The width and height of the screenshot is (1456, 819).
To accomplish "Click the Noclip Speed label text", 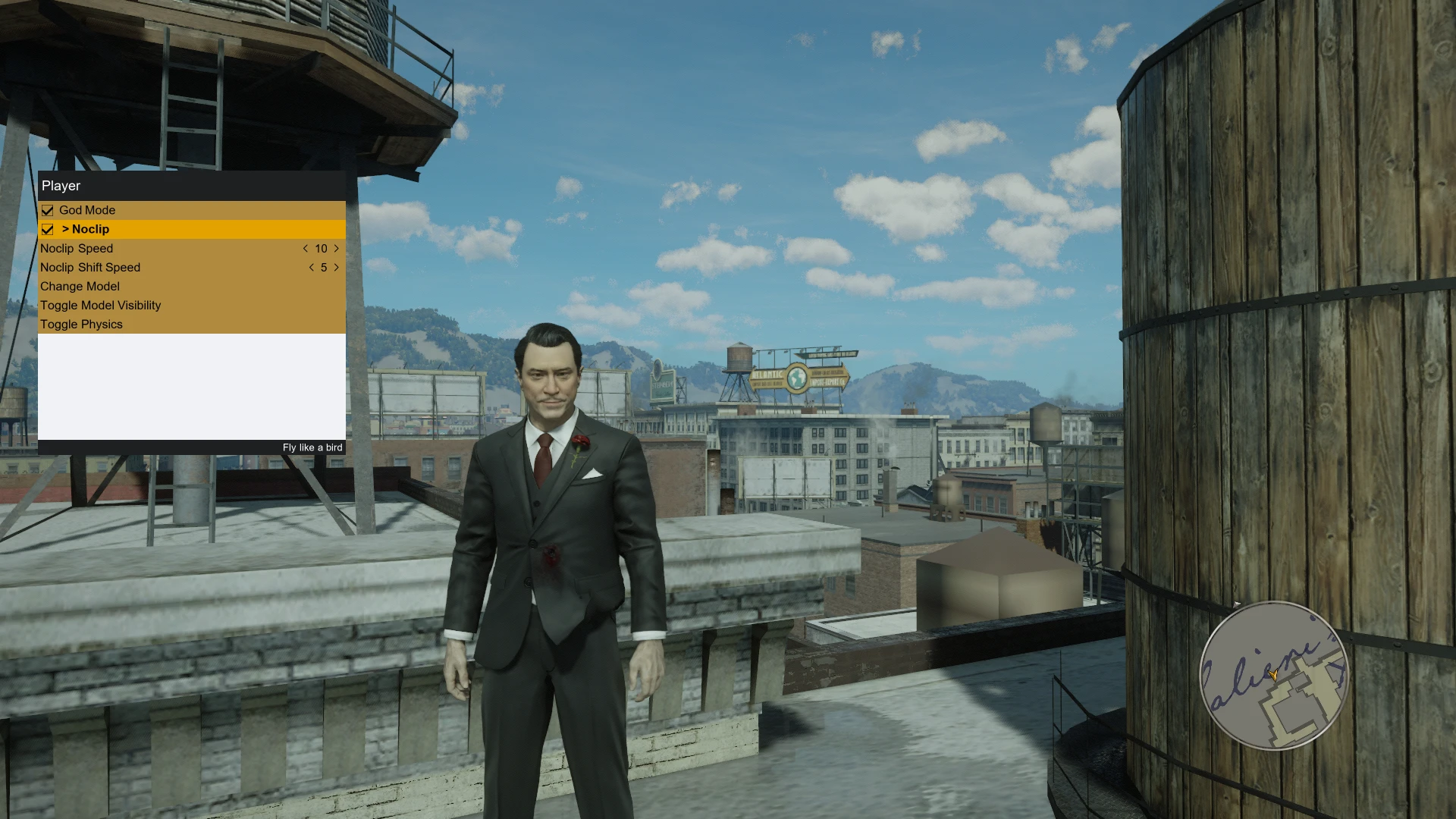I will pos(77,248).
